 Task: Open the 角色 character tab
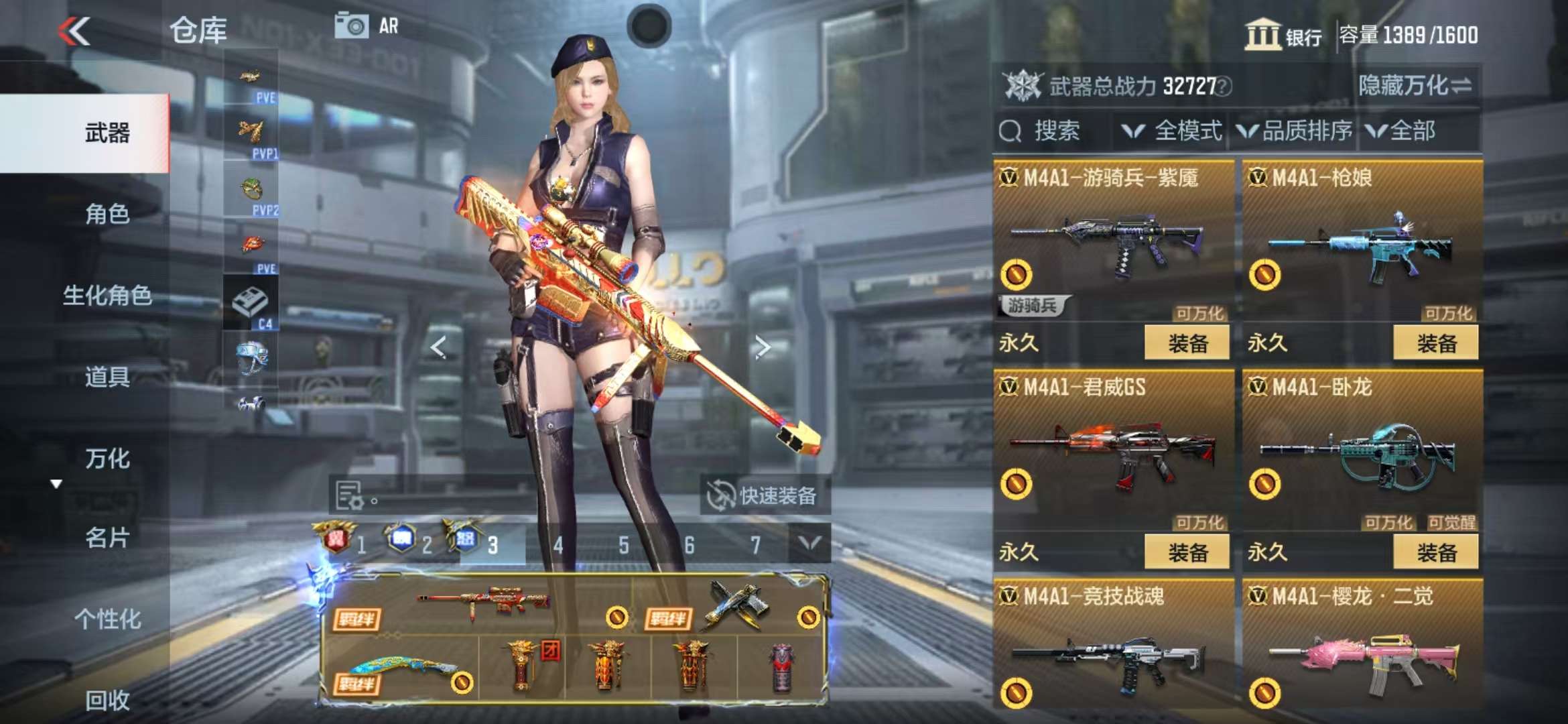107,214
